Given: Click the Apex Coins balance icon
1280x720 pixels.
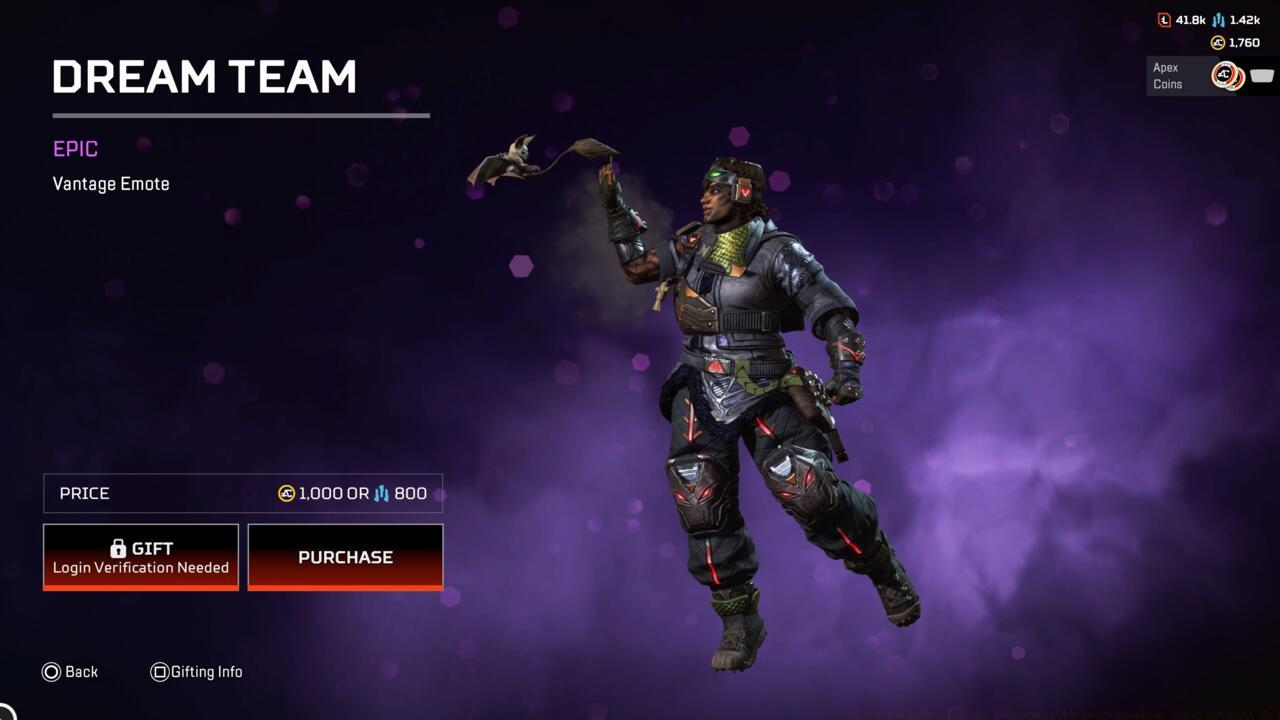Looking at the screenshot, I should [1218, 42].
